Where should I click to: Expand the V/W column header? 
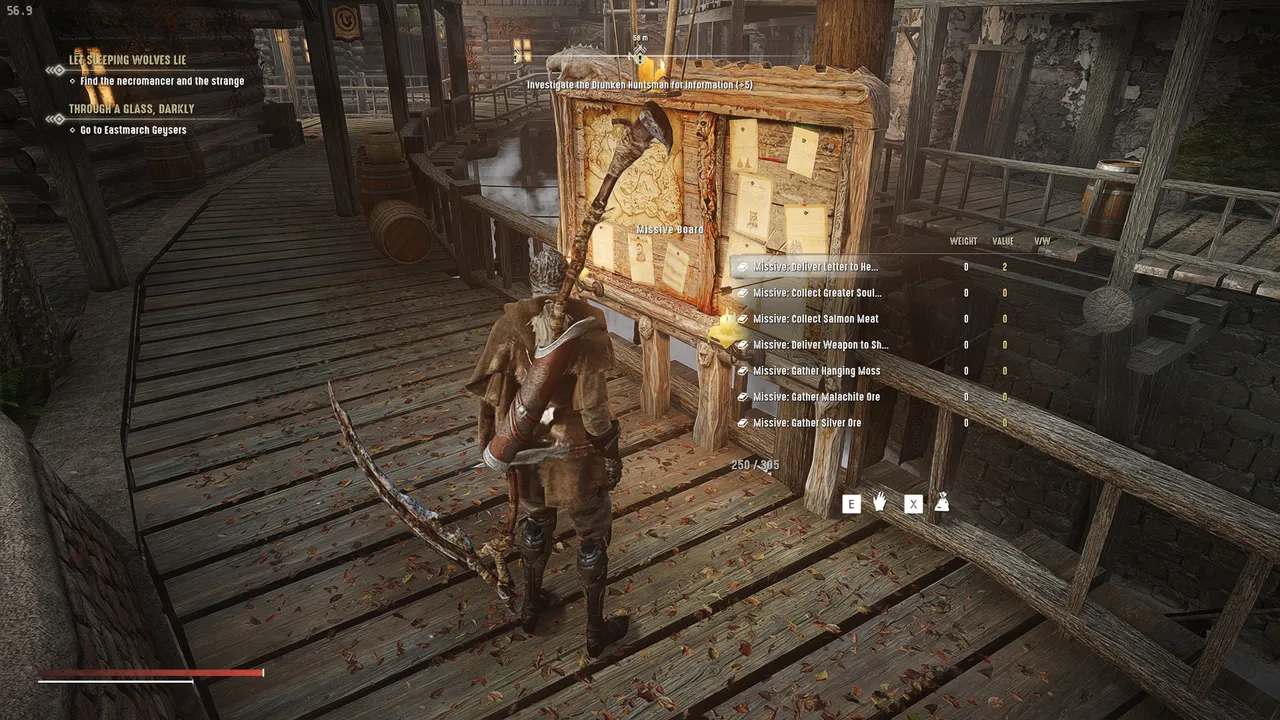coord(1040,240)
